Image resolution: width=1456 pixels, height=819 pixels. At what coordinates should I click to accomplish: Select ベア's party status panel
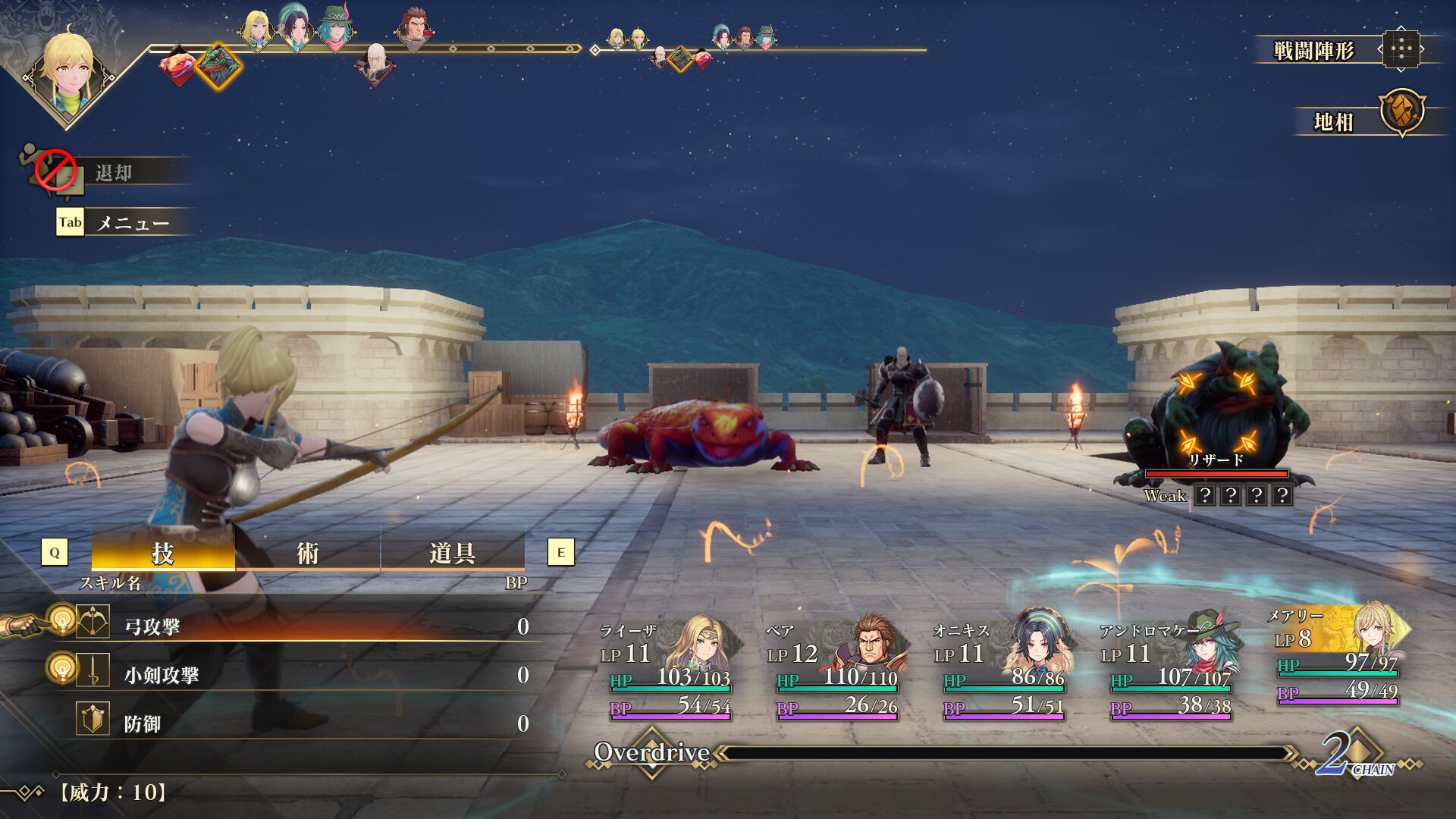834,669
